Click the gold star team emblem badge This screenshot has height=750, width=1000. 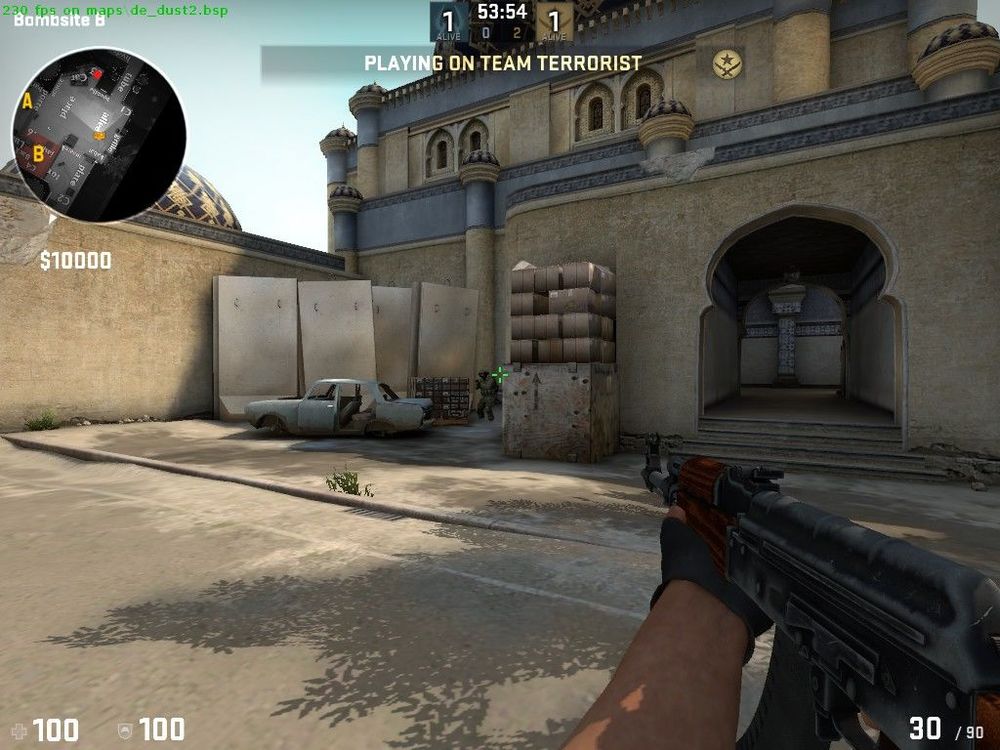727,64
